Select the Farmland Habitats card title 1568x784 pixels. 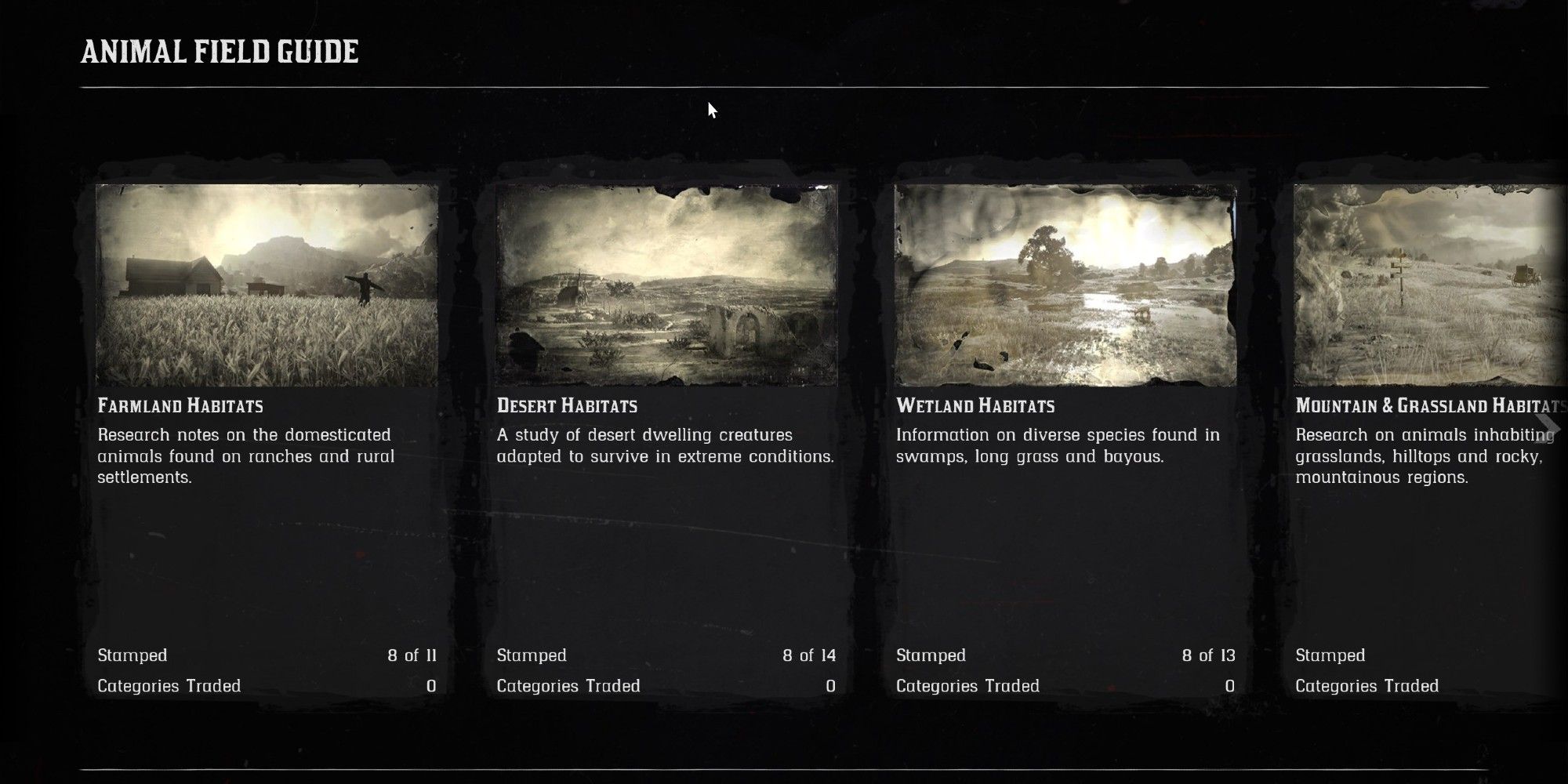(182, 406)
